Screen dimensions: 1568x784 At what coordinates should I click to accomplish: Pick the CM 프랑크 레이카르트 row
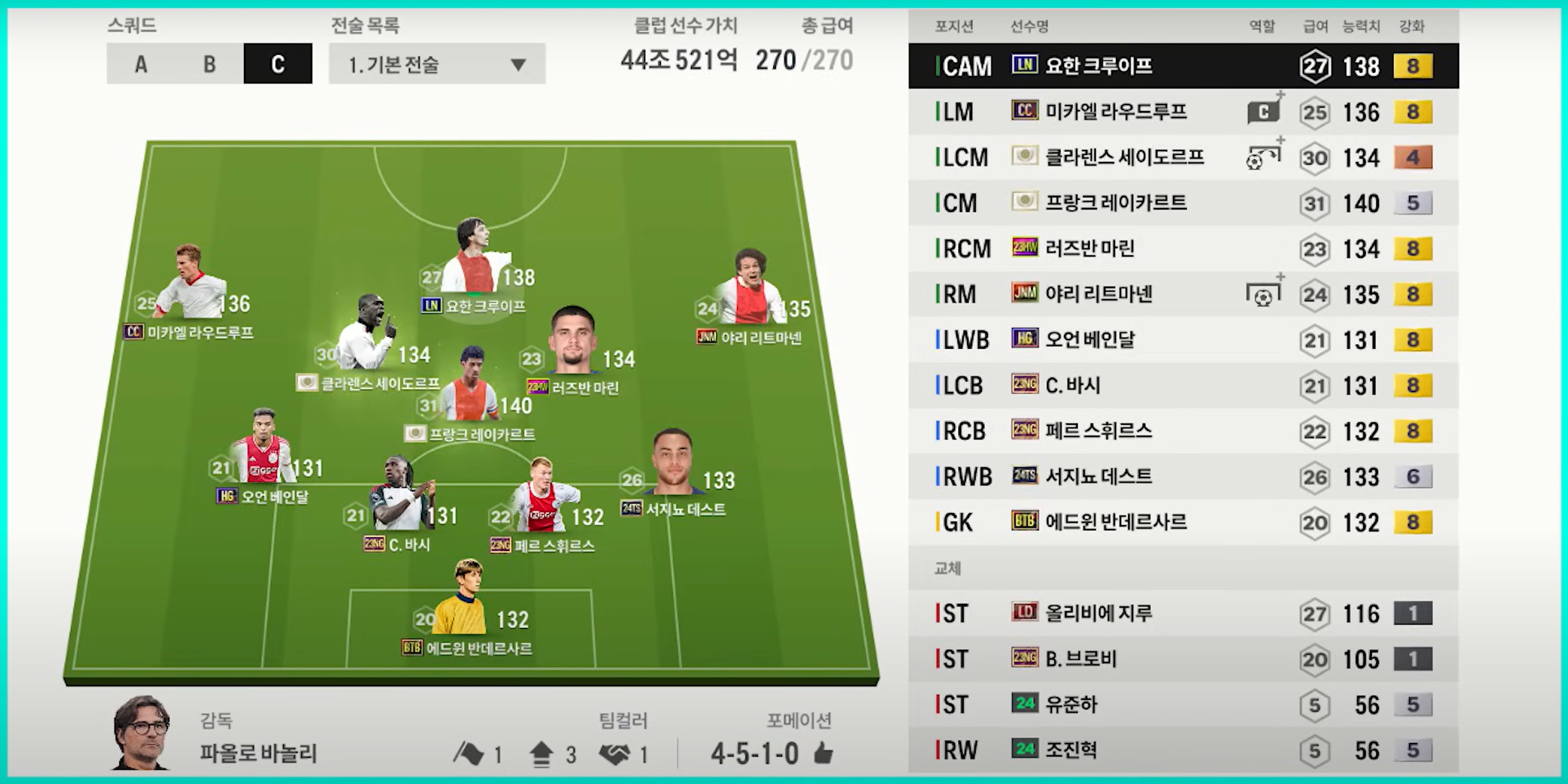pyautogui.click(x=1183, y=203)
